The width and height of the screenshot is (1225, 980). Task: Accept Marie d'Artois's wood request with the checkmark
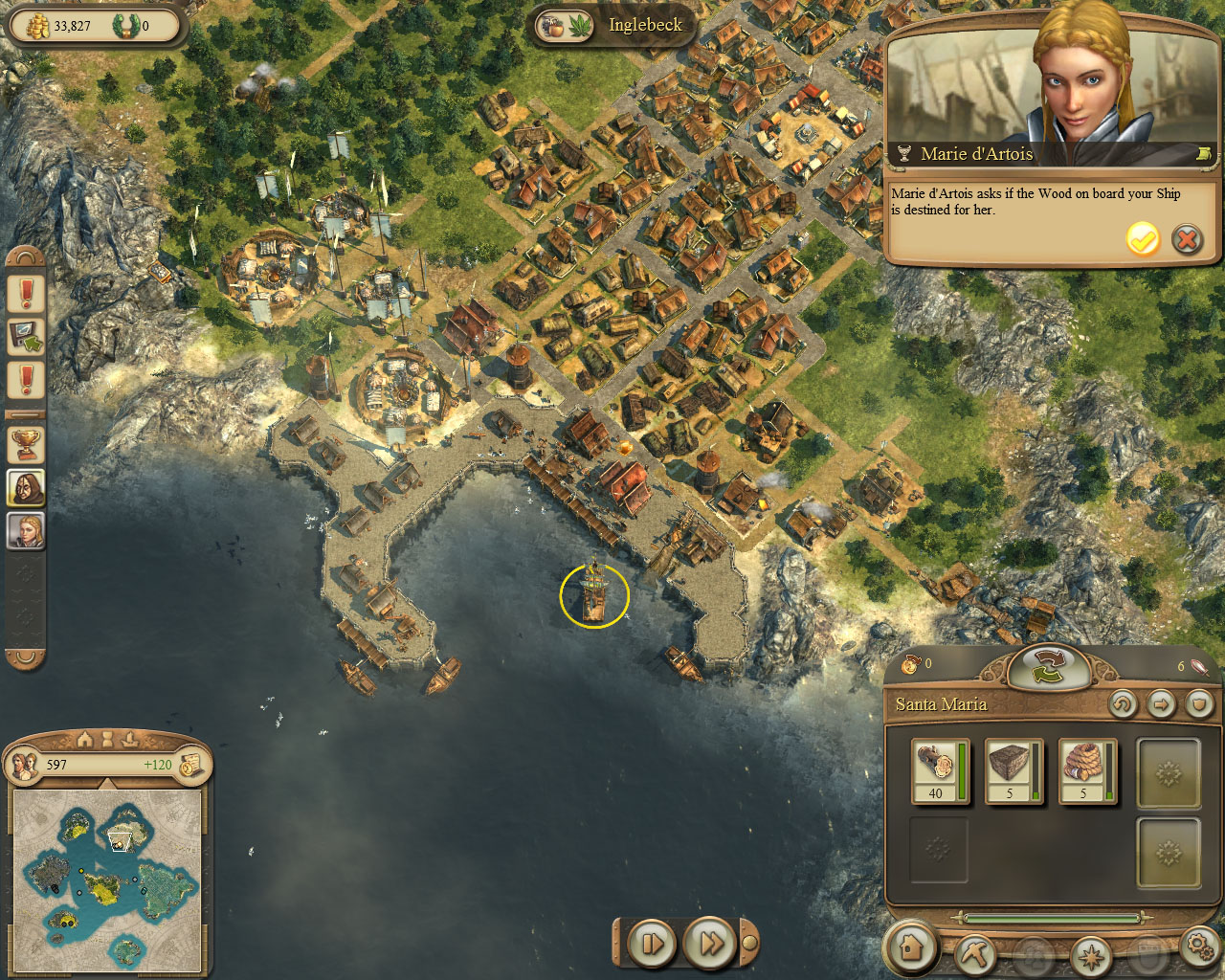(x=1142, y=239)
